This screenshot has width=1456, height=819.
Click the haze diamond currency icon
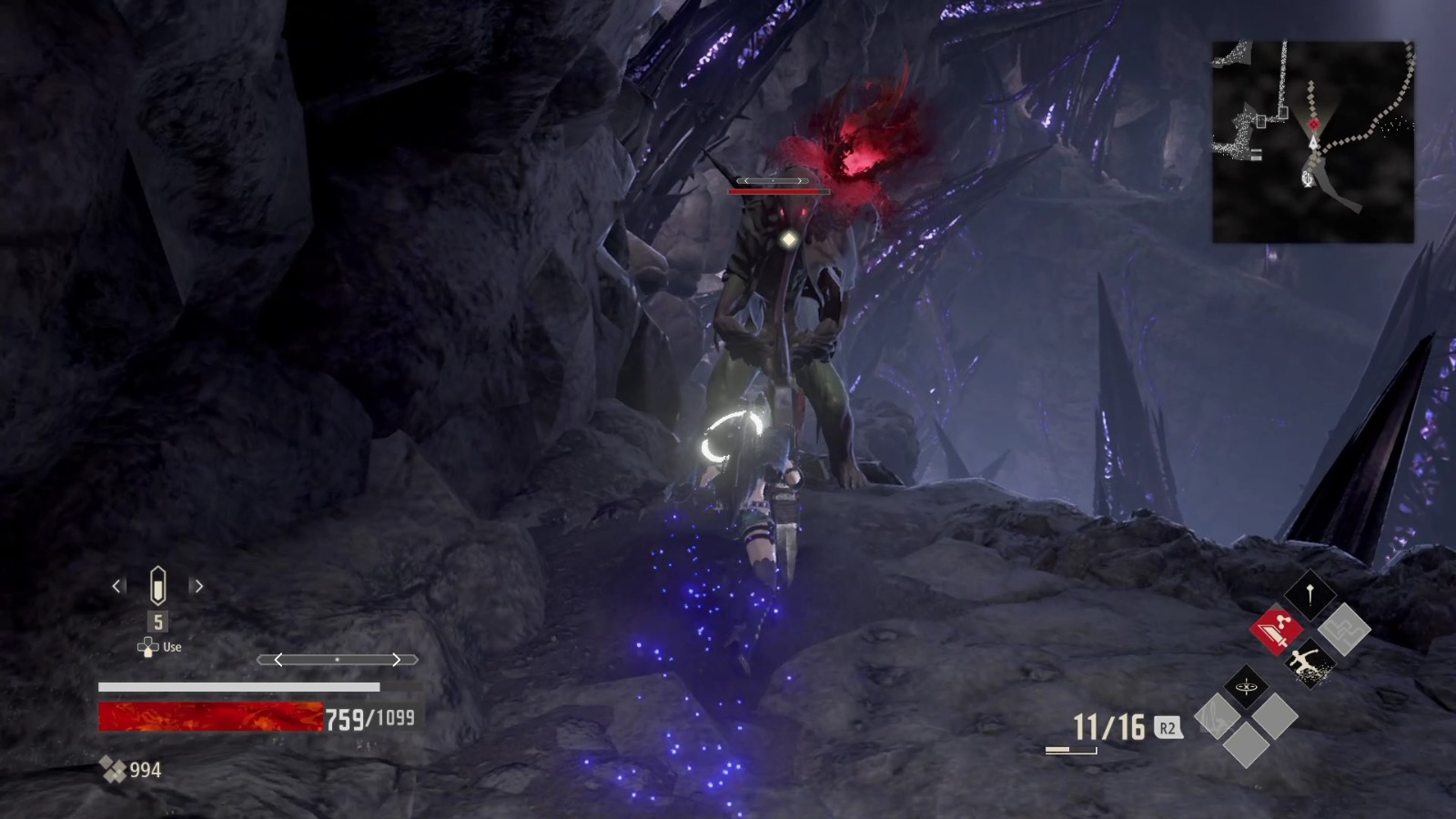tap(115, 768)
